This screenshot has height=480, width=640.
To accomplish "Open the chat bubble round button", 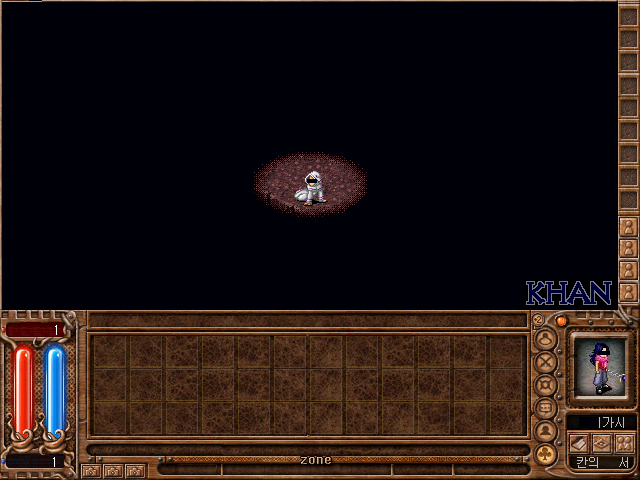I will click(546, 408).
